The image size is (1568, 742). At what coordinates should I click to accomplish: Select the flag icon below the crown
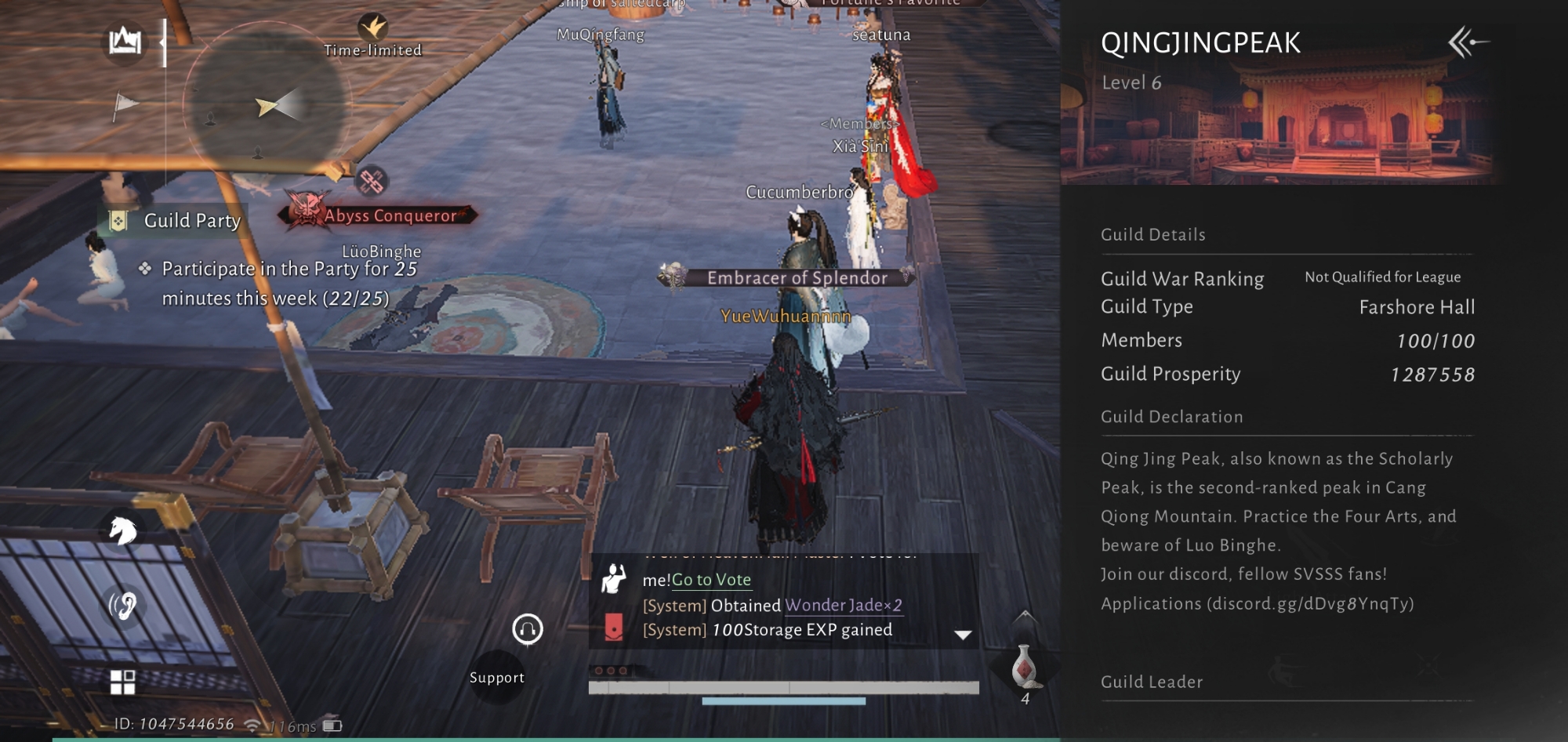click(125, 104)
